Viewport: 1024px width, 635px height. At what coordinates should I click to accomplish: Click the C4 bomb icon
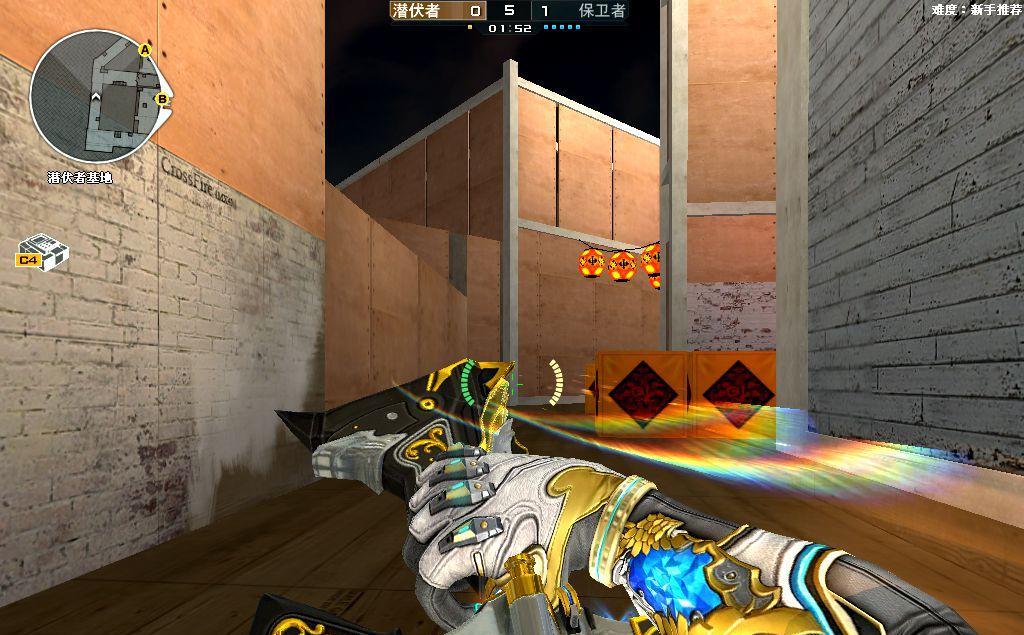pyautogui.click(x=42, y=252)
